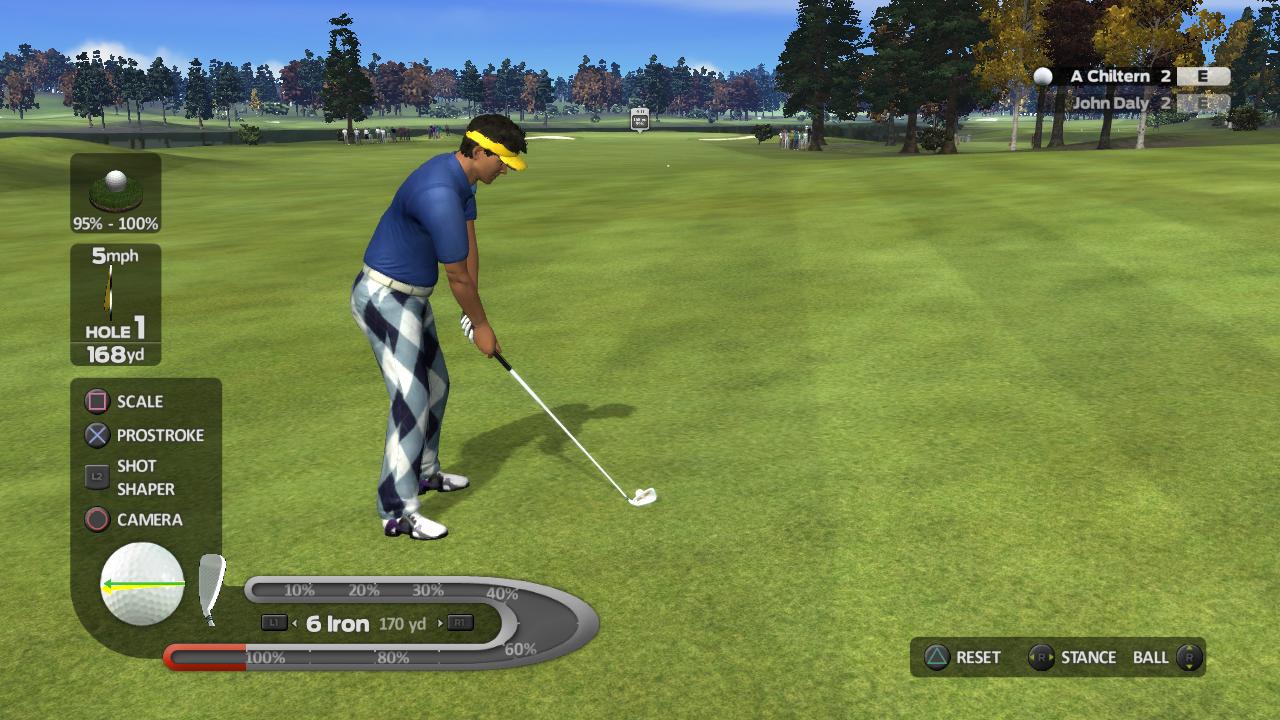Click the X Prostroke button icon
1280x720 pixels.
click(95, 435)
